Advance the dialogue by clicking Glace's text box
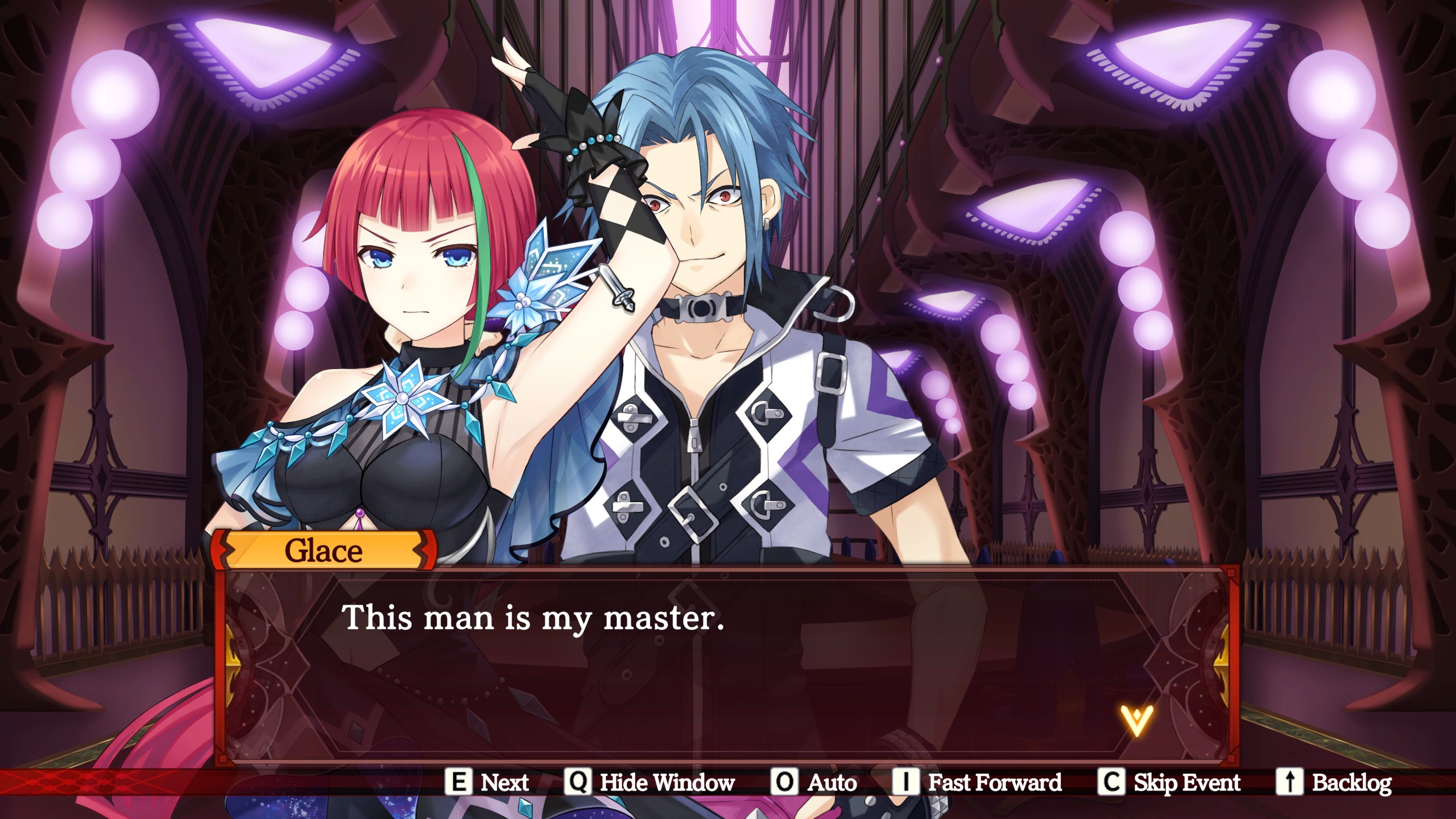The width and height of the screenshot is (1456, 819). [x=727, y=665]
